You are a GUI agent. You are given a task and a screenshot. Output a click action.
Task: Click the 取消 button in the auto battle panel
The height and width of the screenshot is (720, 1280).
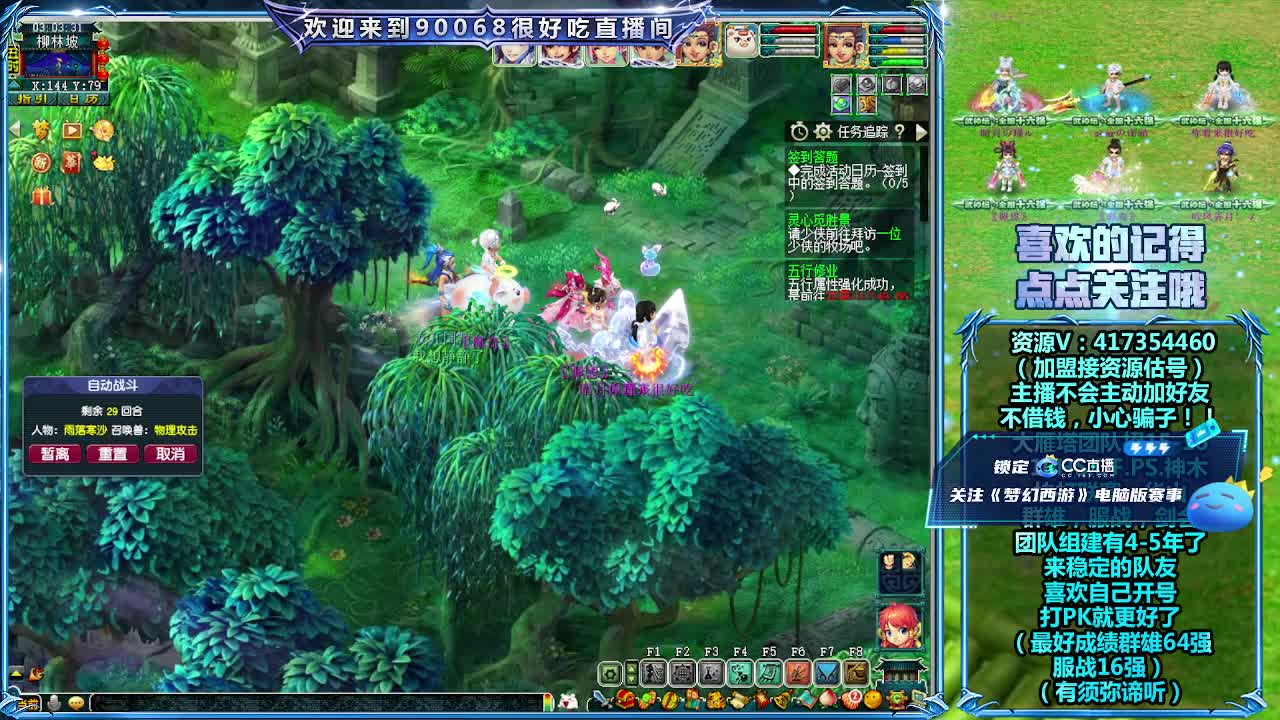[171, 454]
